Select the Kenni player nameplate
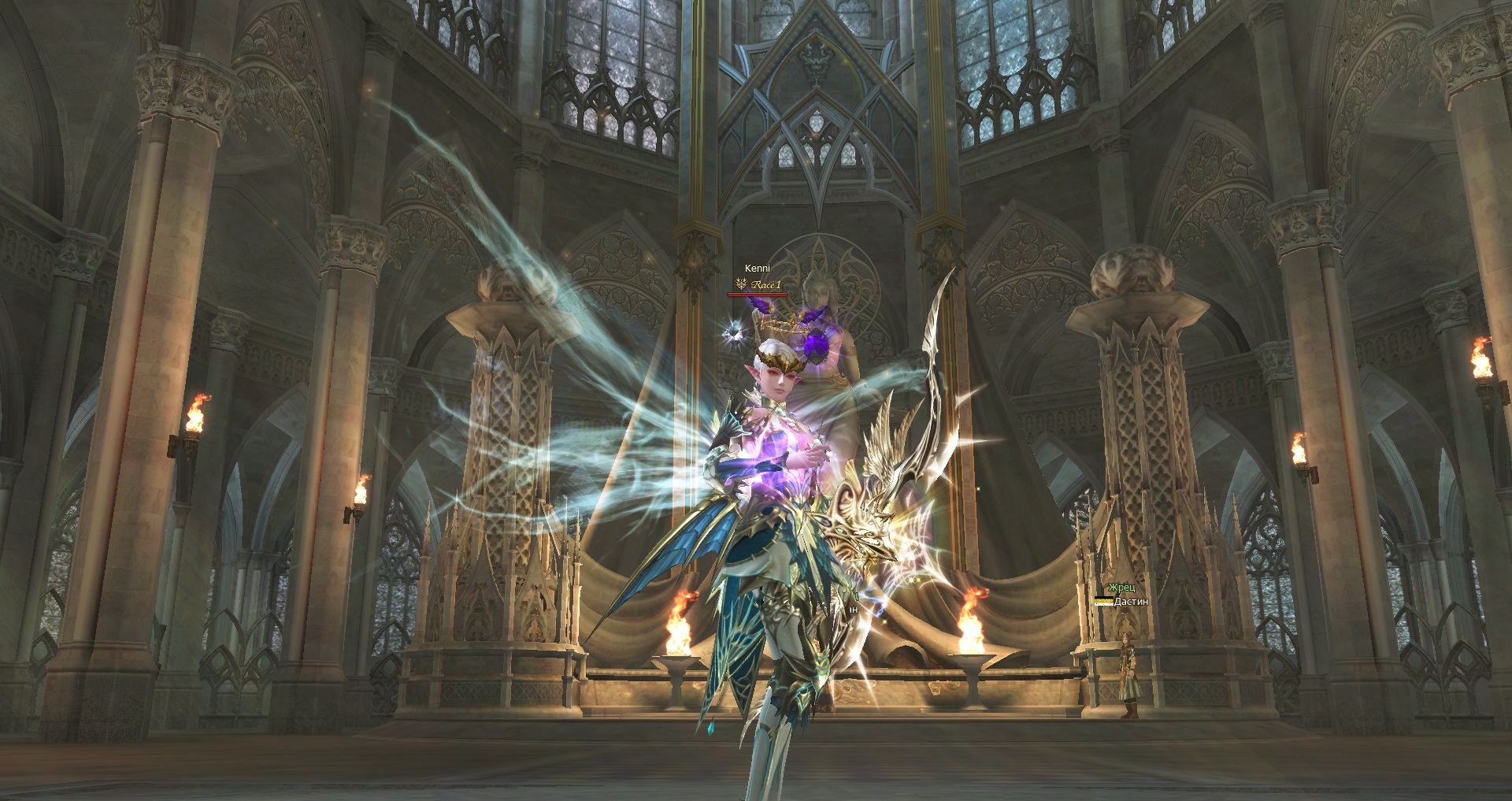 (757, 269)
